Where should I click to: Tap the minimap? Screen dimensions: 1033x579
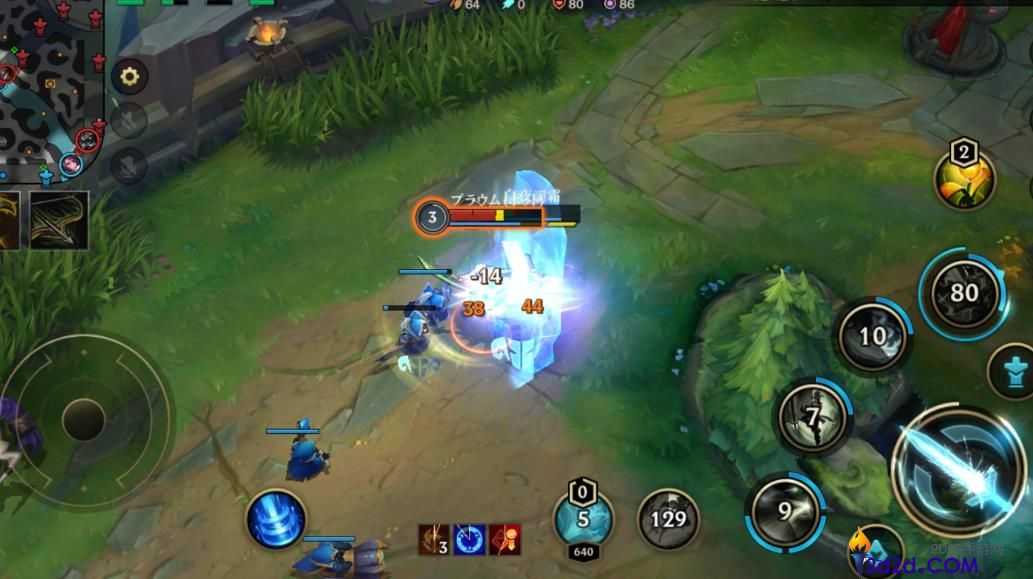50,90
